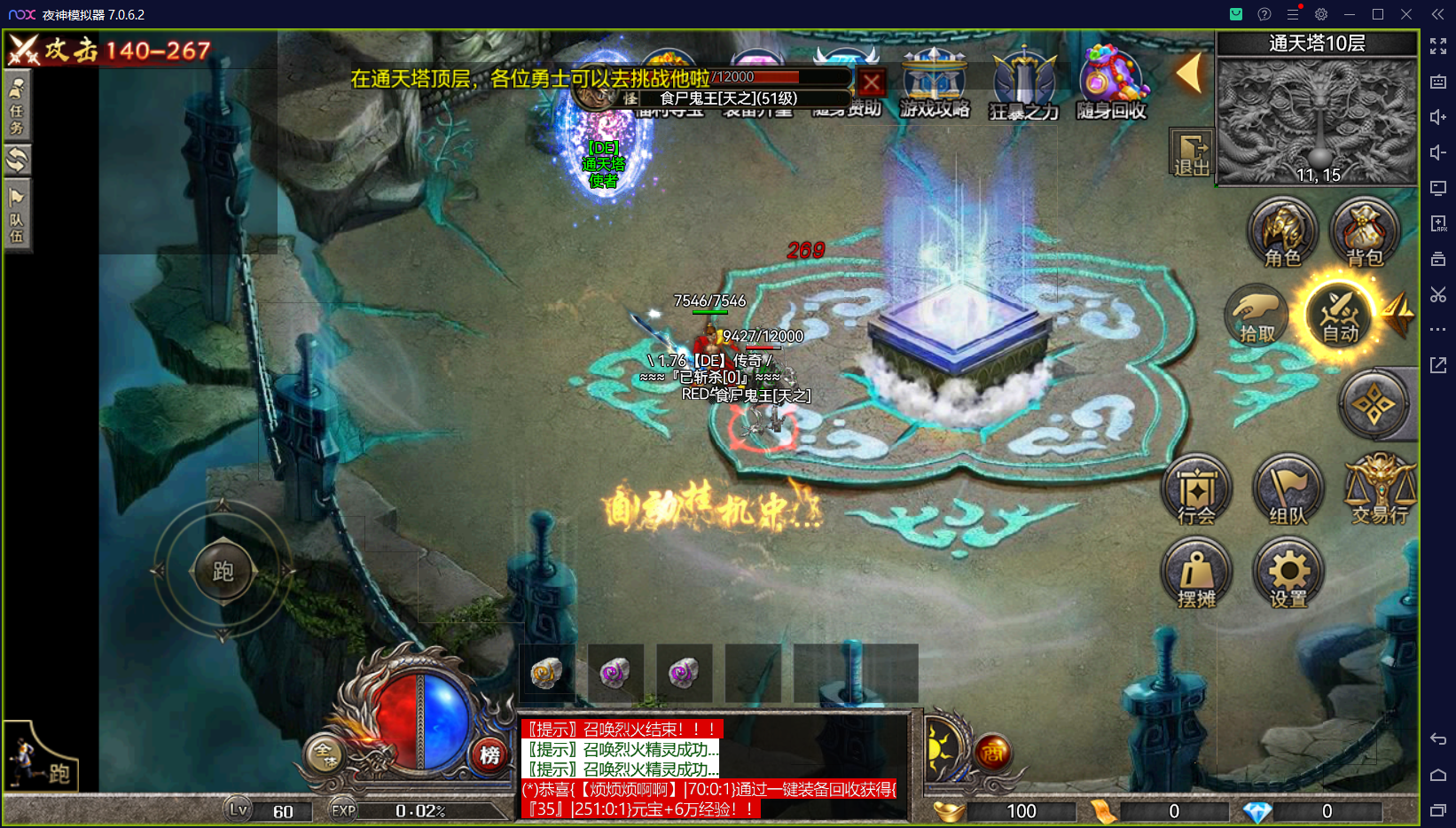This screenshot has height=828, width=1456.
Task: Exit the tower with 退出 button
Action: tap(1191, 153)
